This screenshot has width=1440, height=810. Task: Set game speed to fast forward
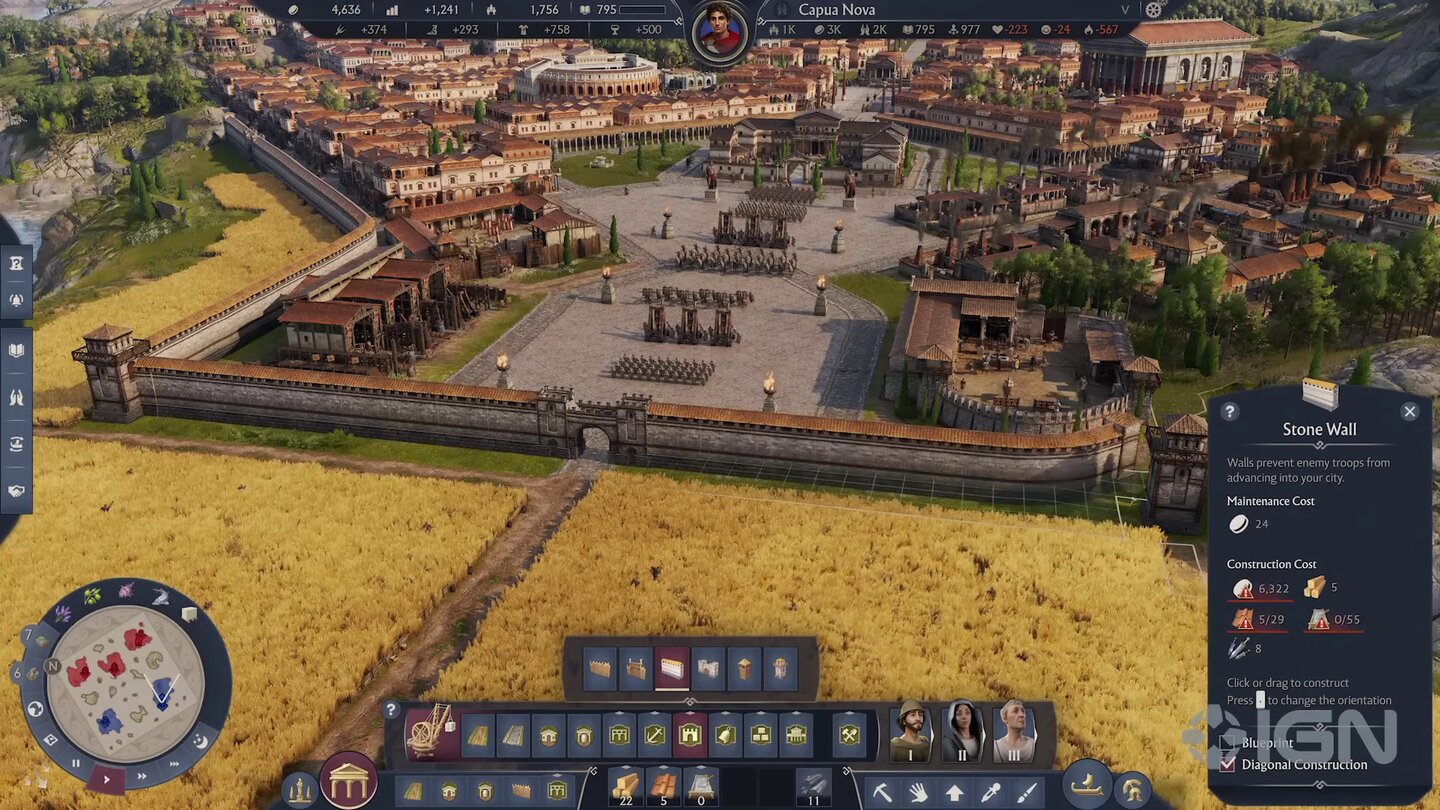(143, 775)
